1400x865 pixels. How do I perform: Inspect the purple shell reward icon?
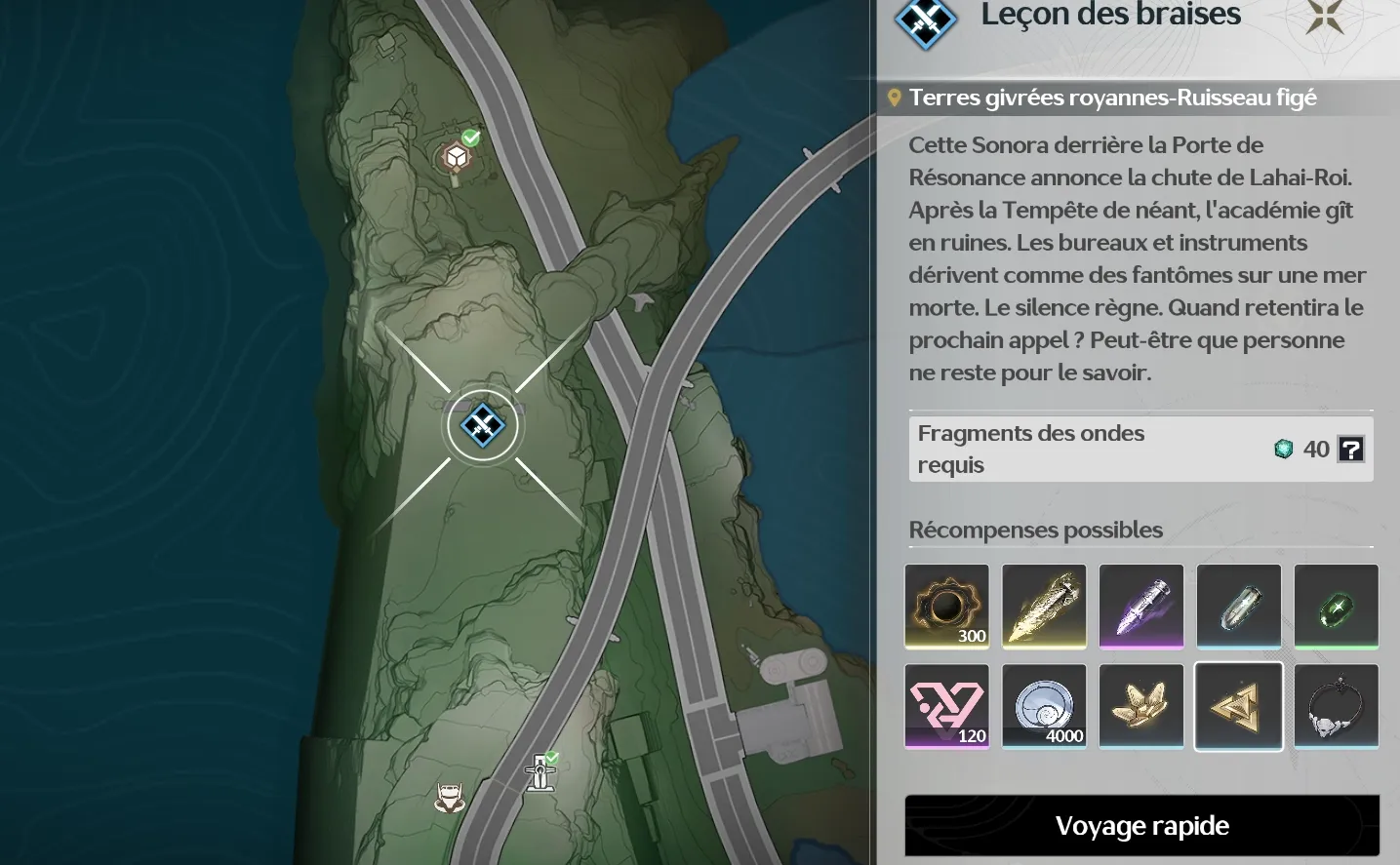pos(1141,606)
